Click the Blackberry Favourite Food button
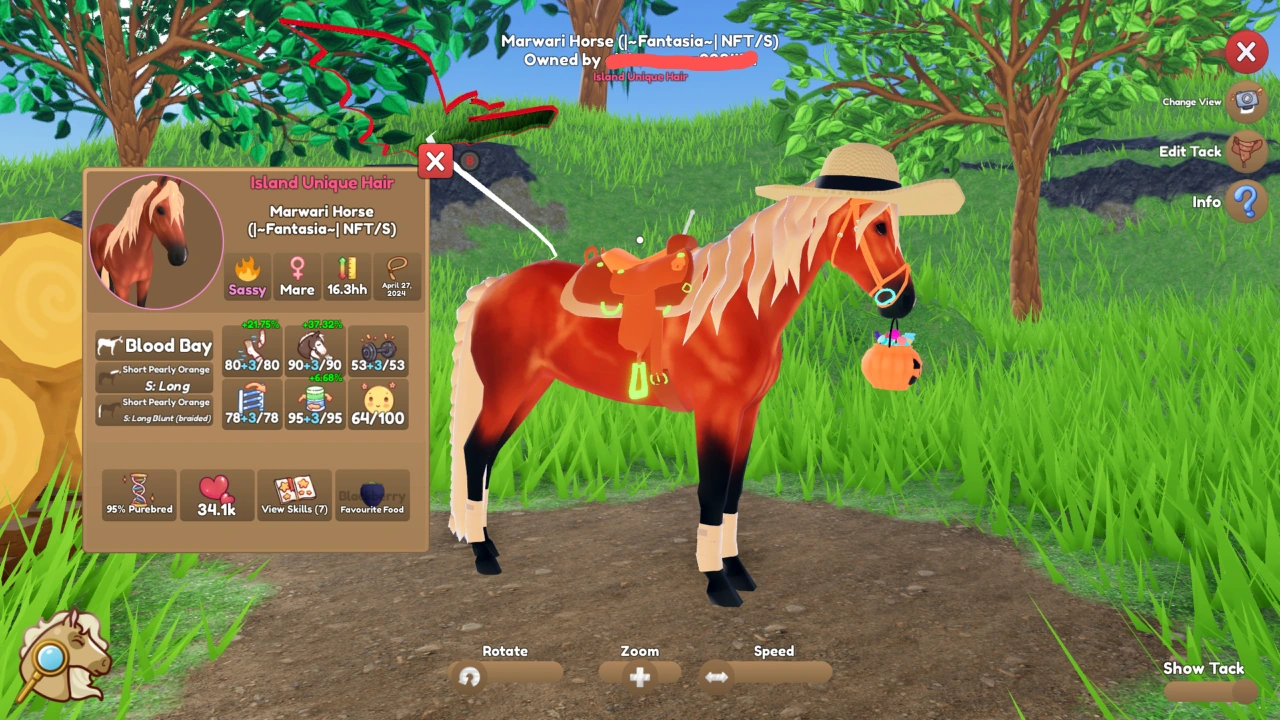The height and width of the screenshot is (720, 1280). tap(372, 493)
